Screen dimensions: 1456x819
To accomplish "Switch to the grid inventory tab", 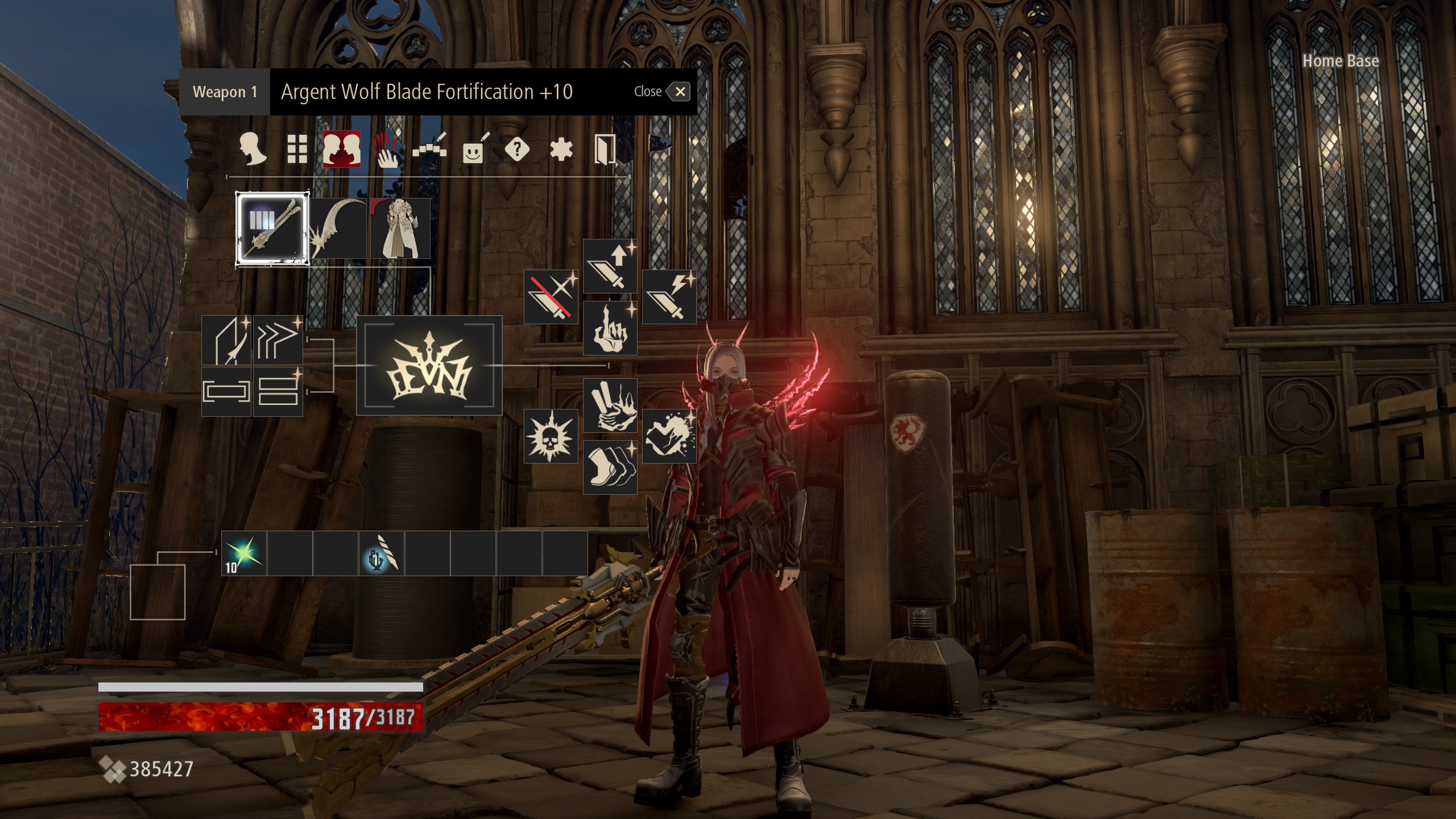I will tap(297, 150).
